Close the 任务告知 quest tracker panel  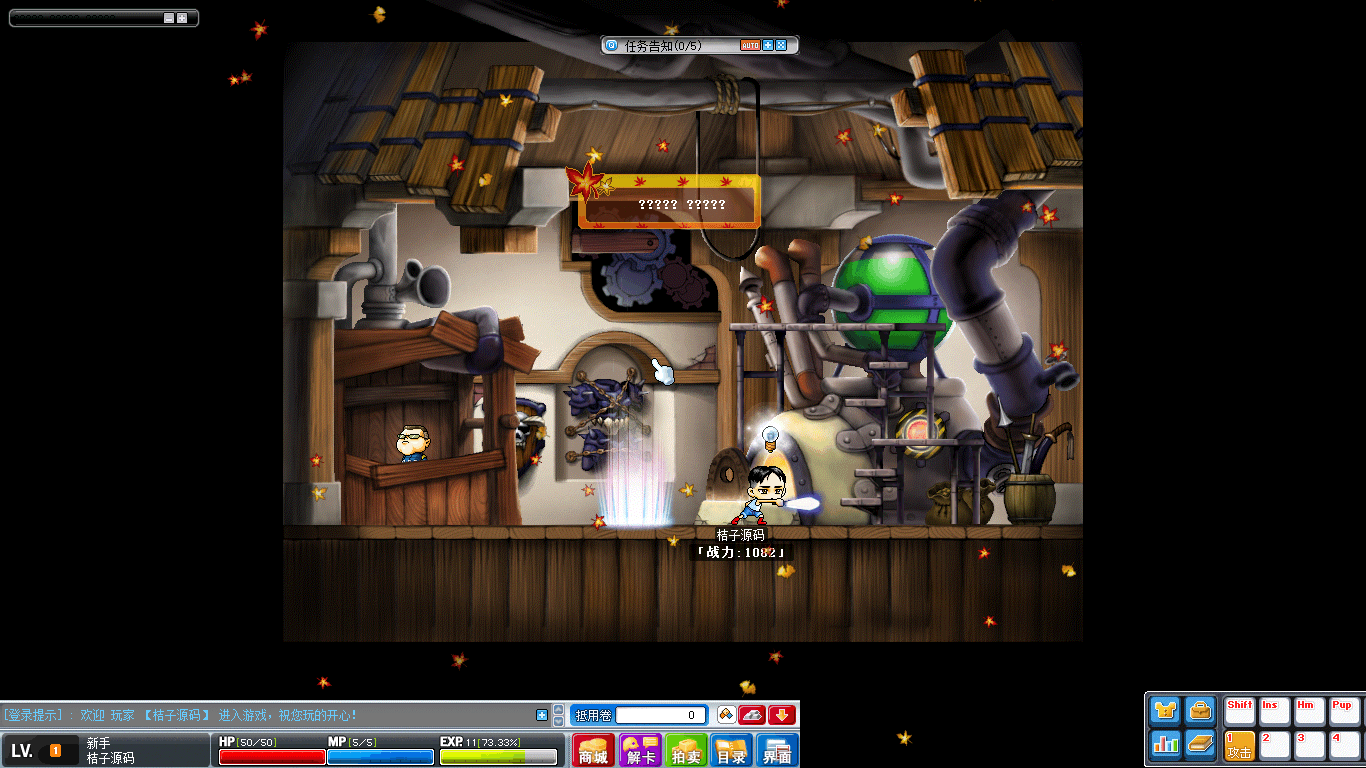(781, 45)
